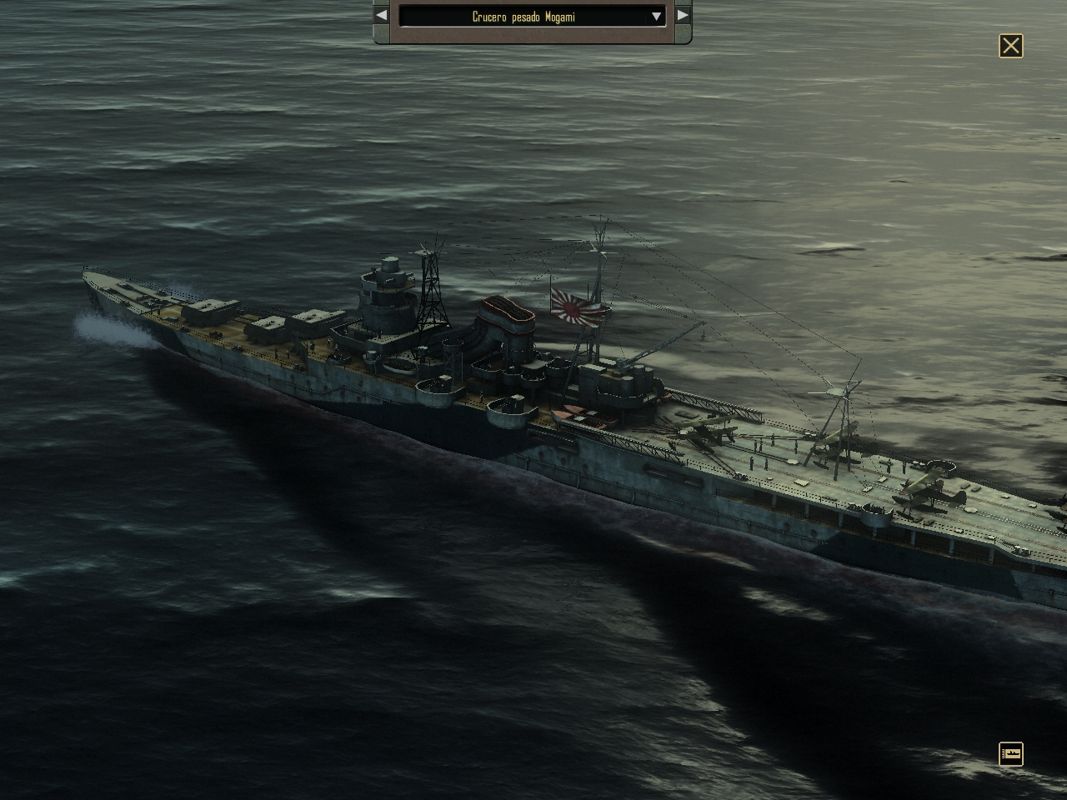Screen dimensions: 1067x800
Task: Go to the next ship with right arrow
Action: pos(683,16)
